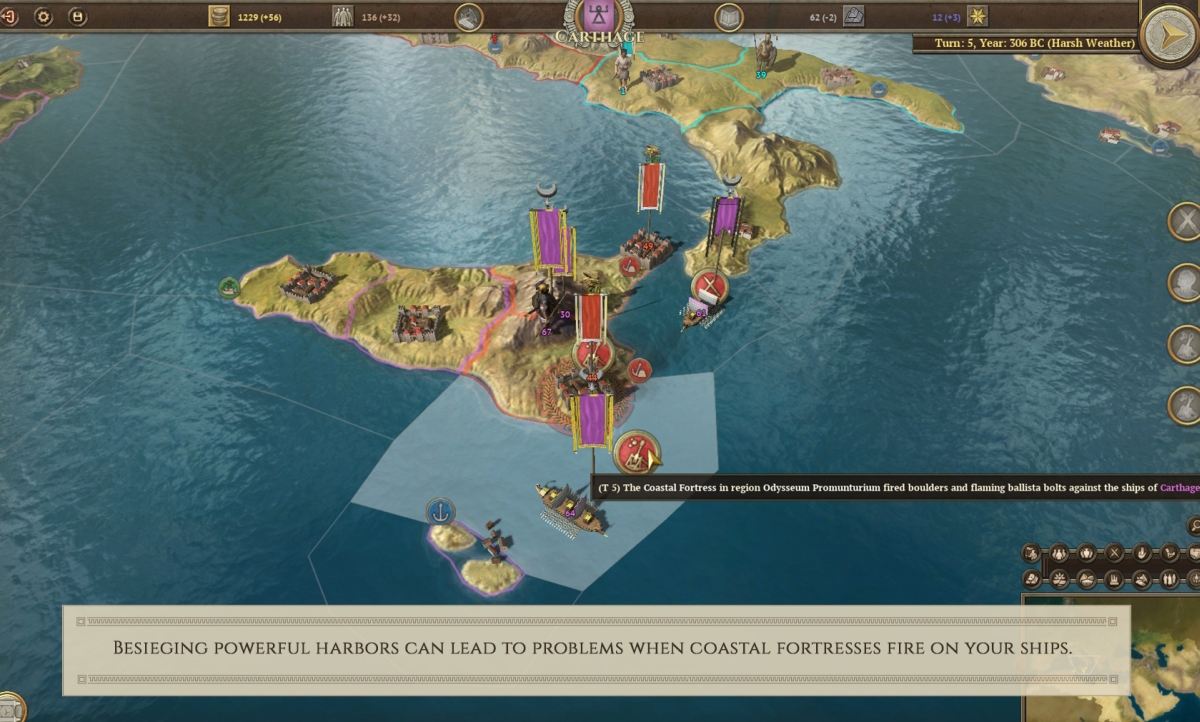Save the game with the floppy disk icon

coord(77,17)
